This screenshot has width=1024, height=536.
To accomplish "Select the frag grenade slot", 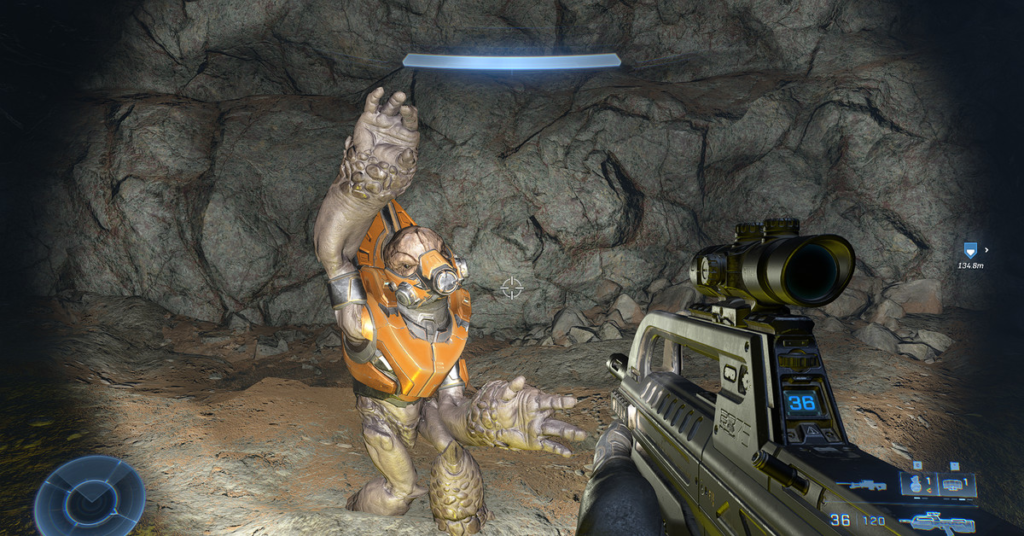I will click(x=917, y=485).
